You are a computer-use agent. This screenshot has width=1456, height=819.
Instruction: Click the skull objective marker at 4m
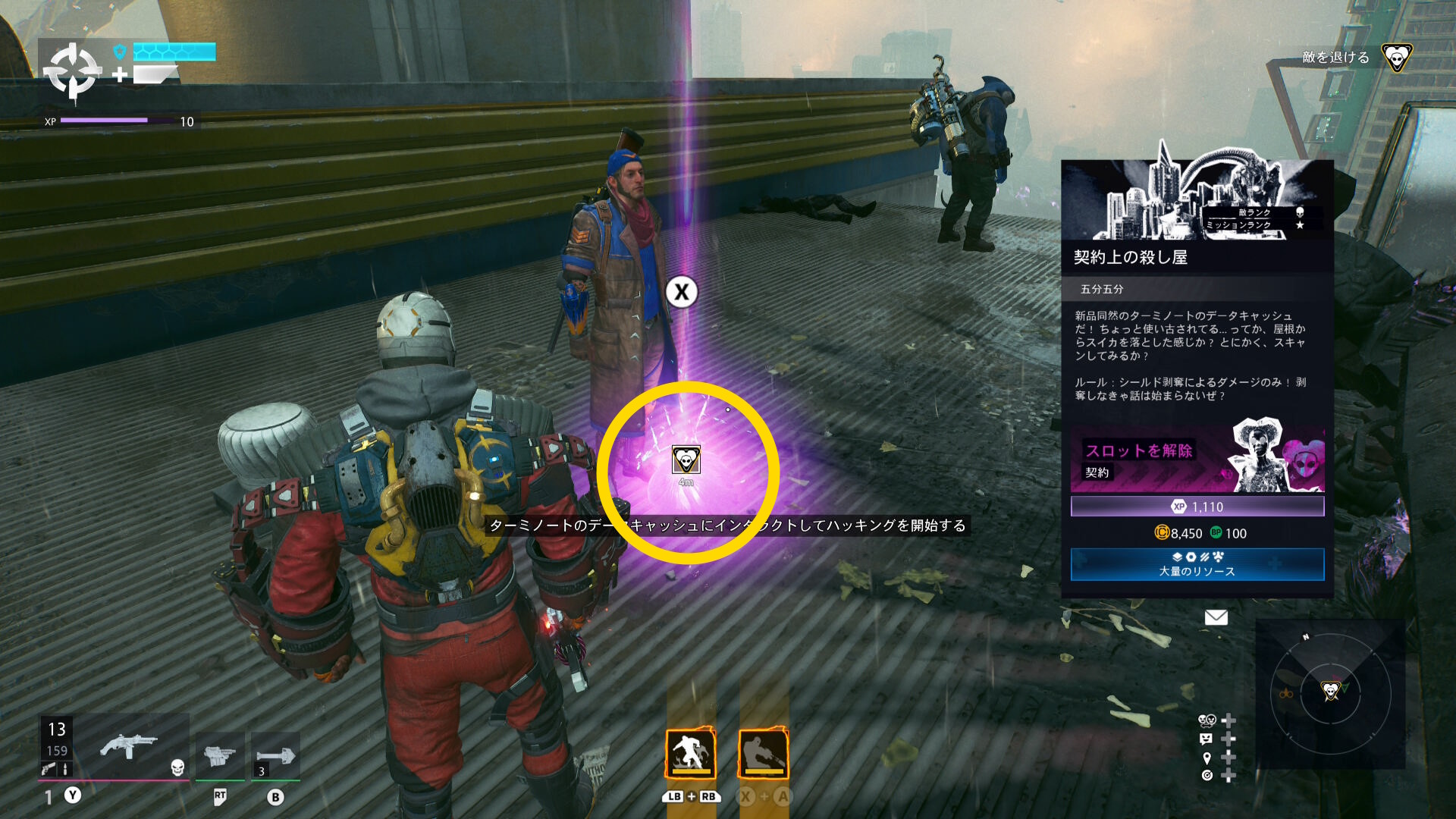click(686, 460)
